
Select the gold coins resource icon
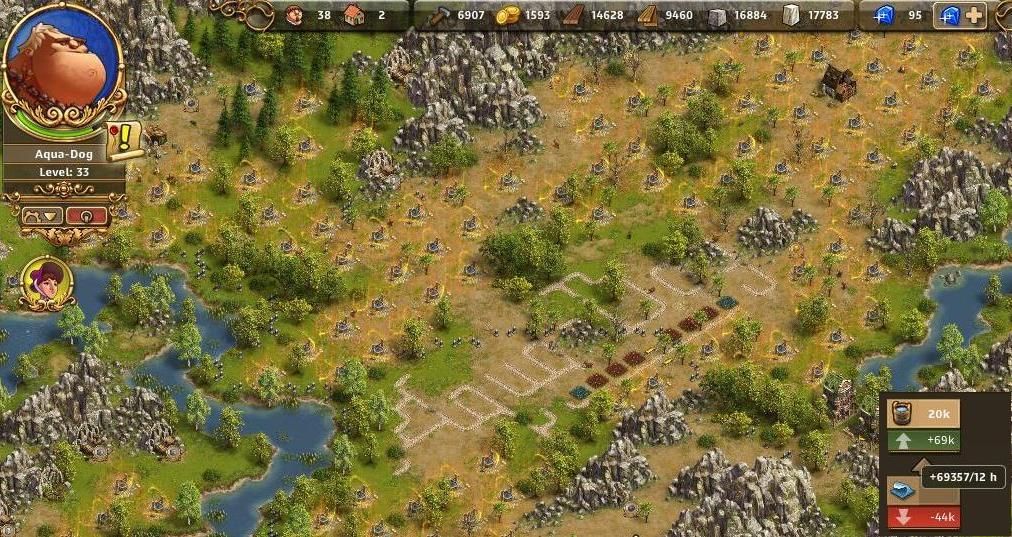click(x=509, y=15)
